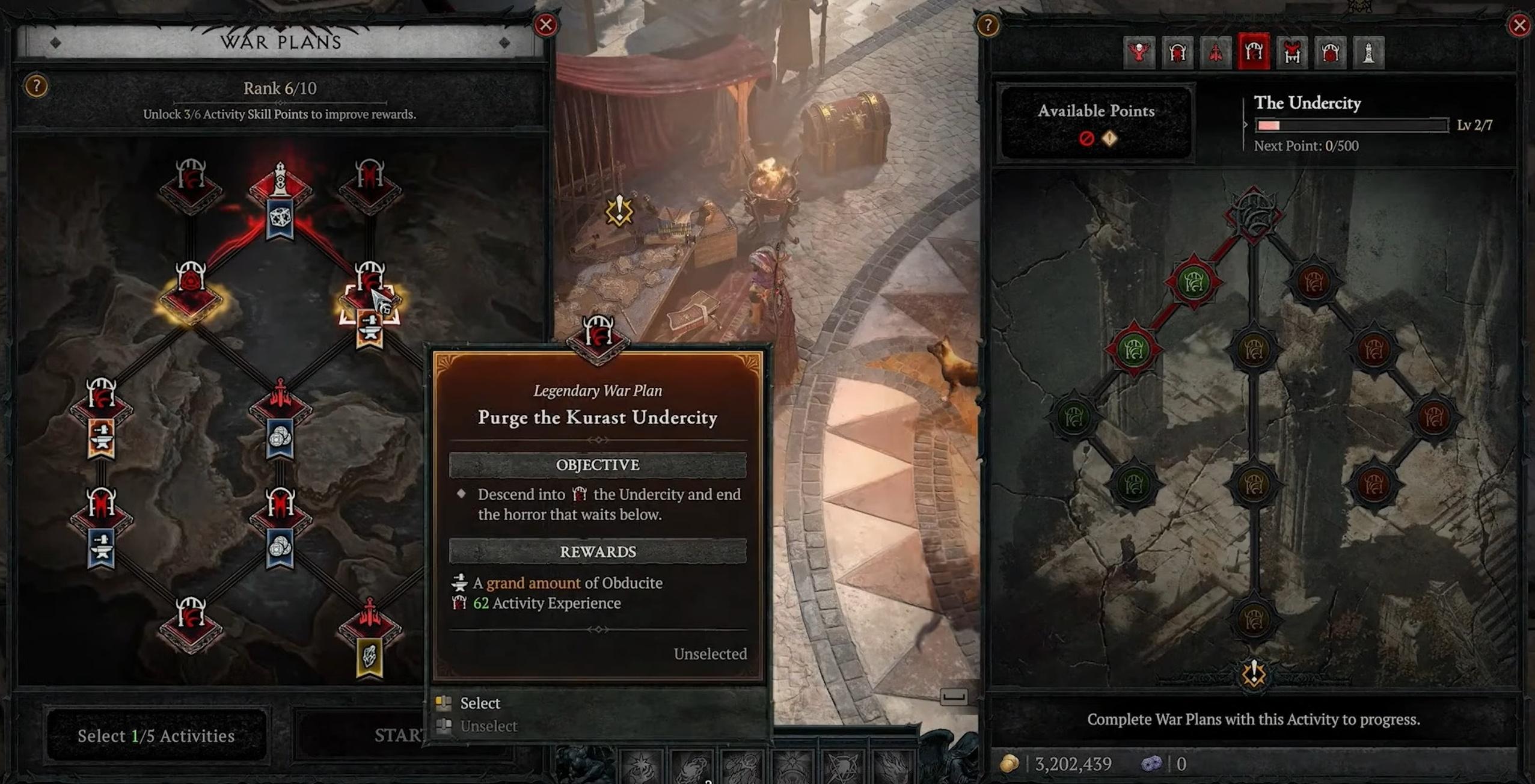Choose Select from the context menu
Screen dimensions: 1535x784
(x=480, y=703)
